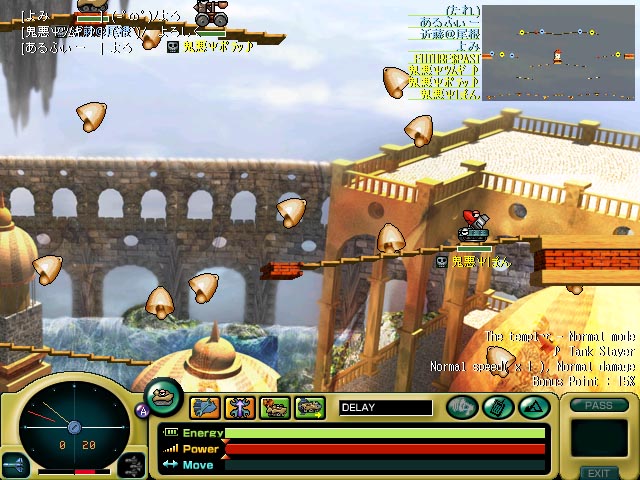Click the button right of the angle gauge
640x480 pixels.
[x=132, y=462]
